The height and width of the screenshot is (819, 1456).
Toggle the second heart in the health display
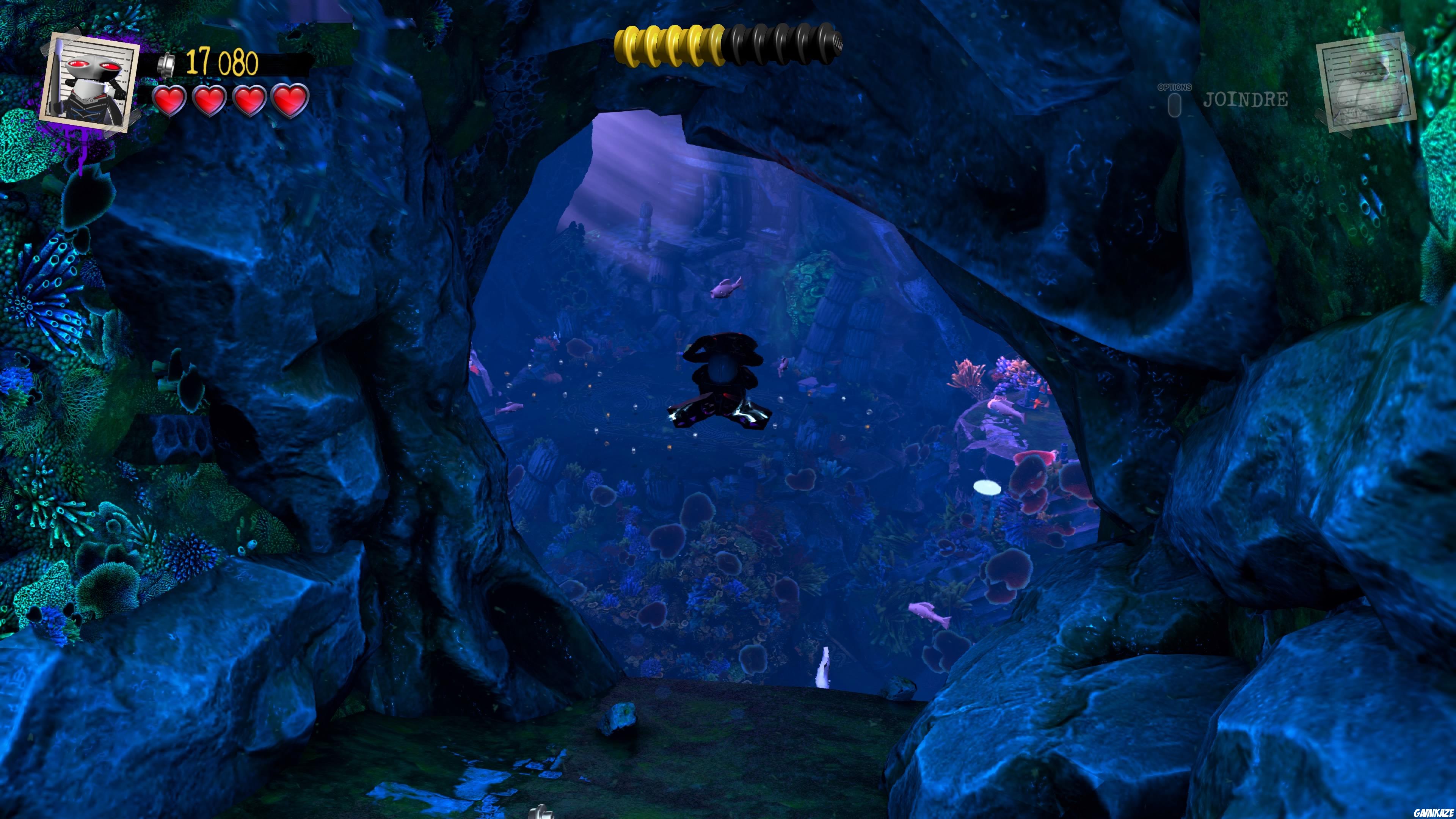(209, 102)
